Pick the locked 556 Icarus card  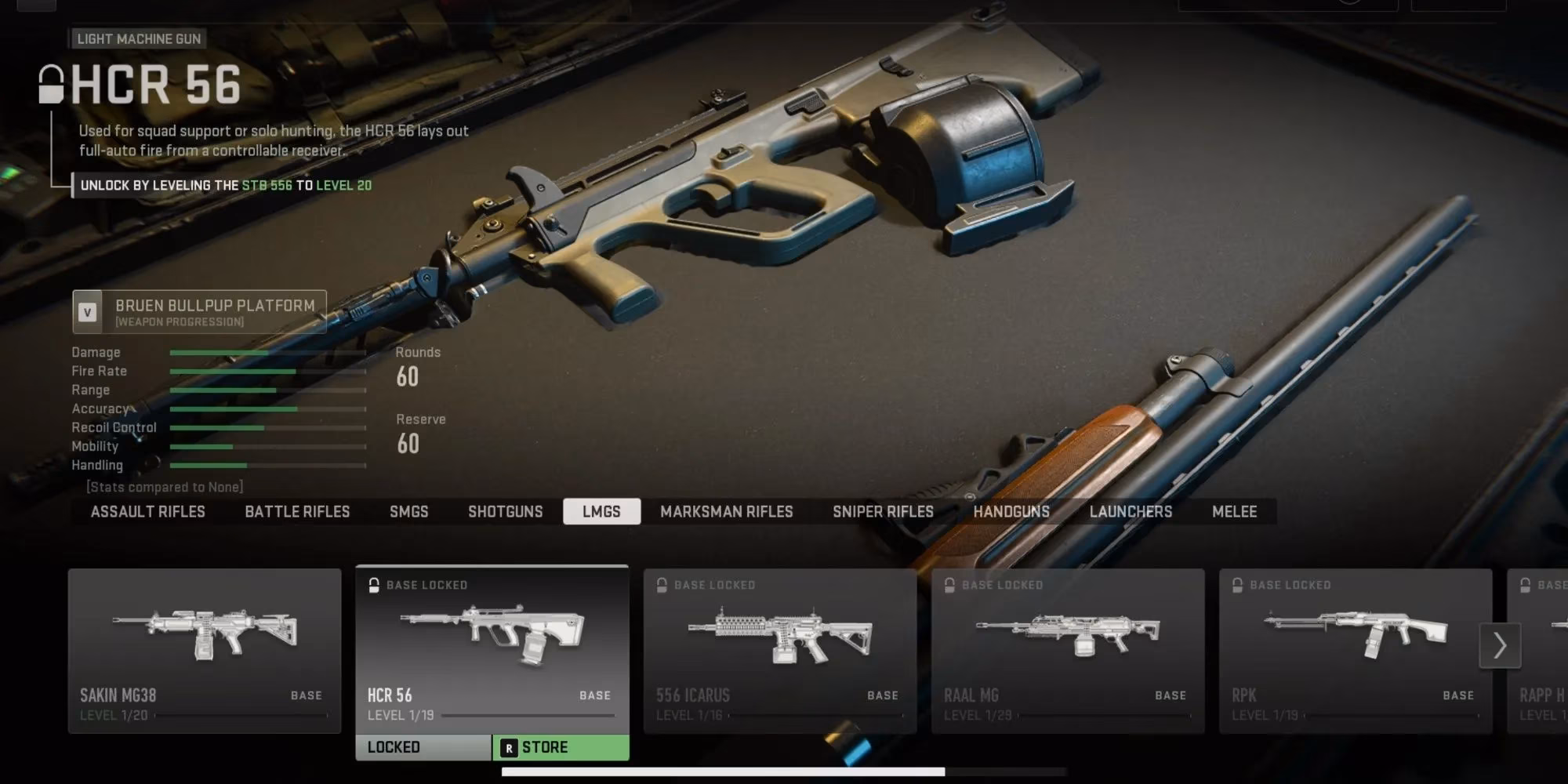[x=780, y=651]
